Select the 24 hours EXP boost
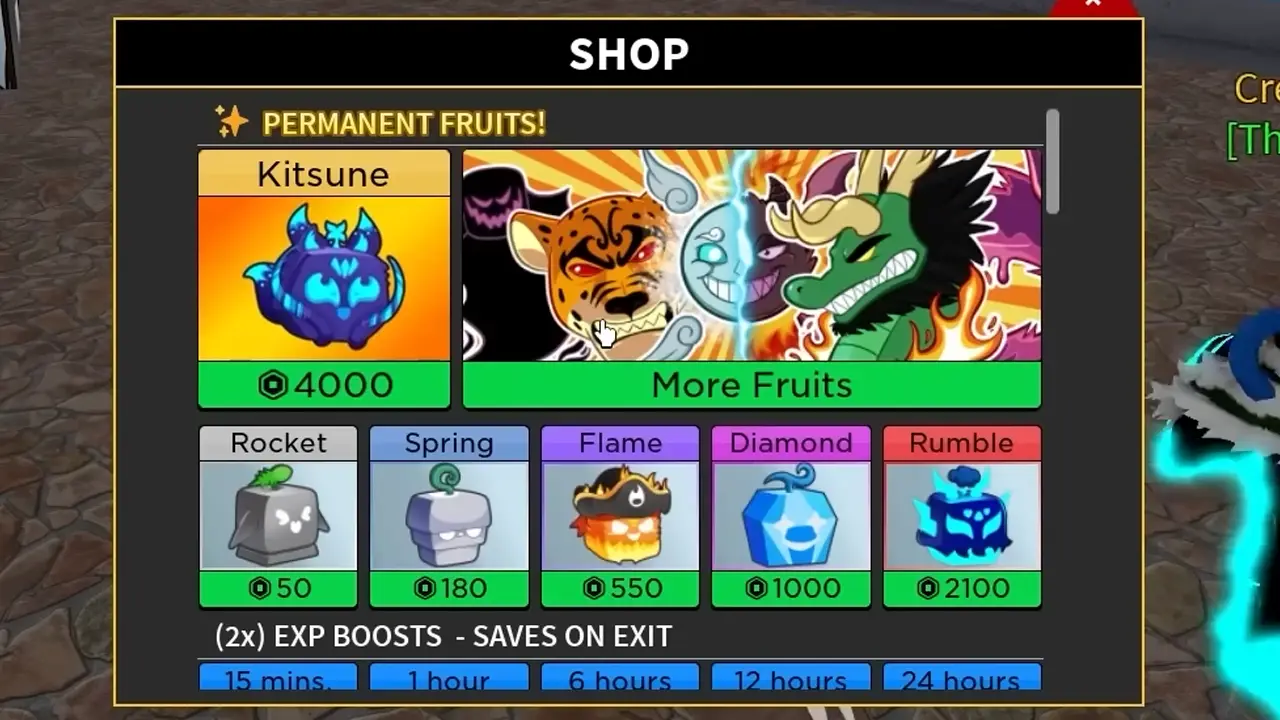The height and width of the screenshot is (720, 1280). (962, 680)
